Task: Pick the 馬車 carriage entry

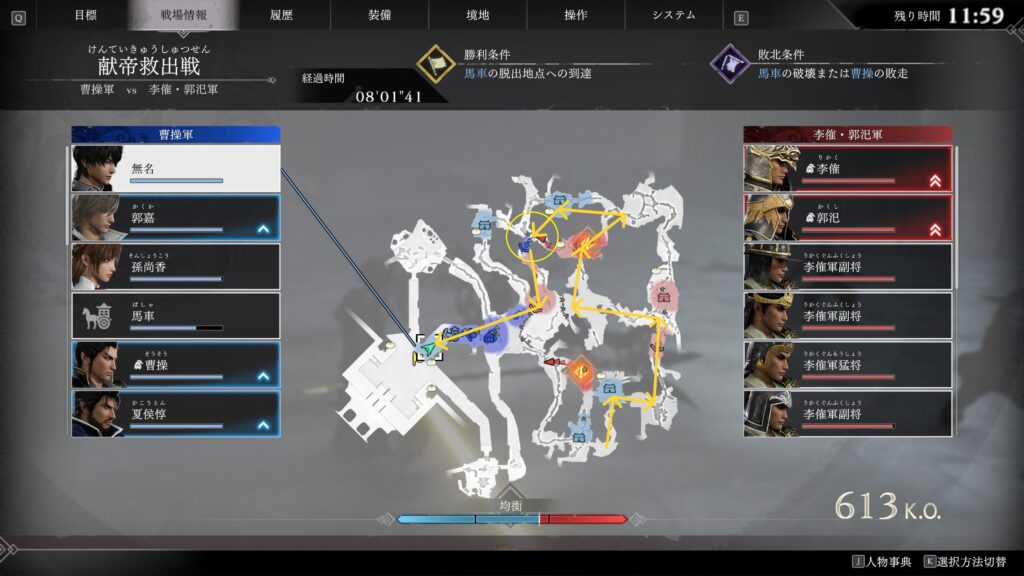Action: 175,316
